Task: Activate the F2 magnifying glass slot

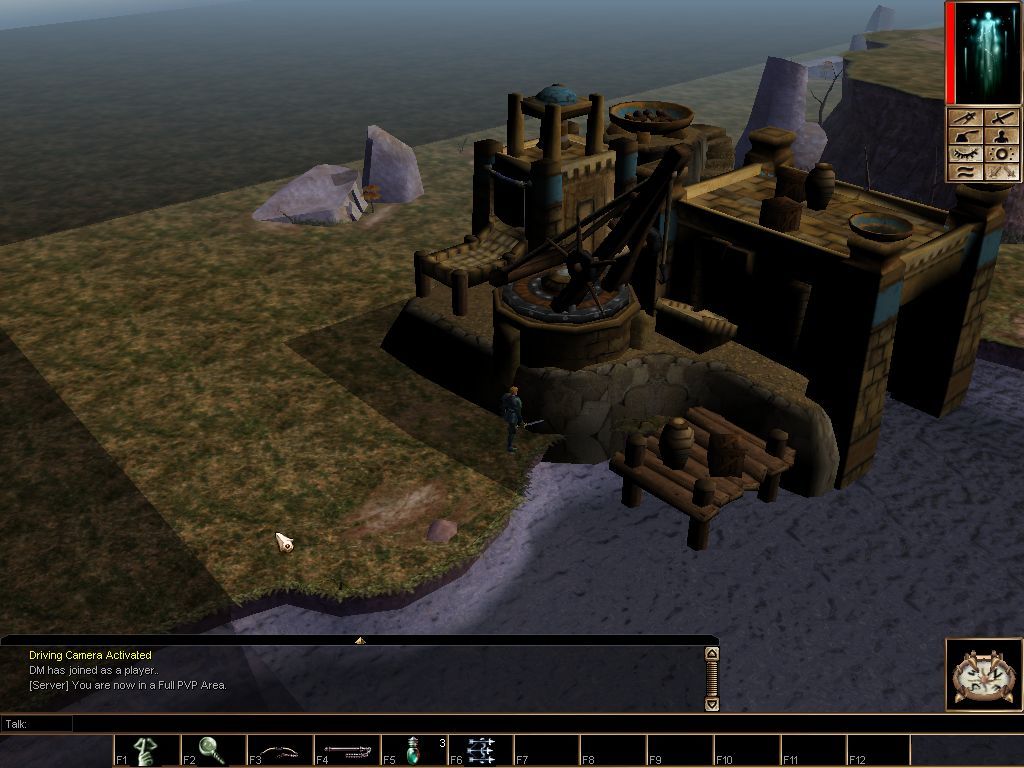Action: 213,750
